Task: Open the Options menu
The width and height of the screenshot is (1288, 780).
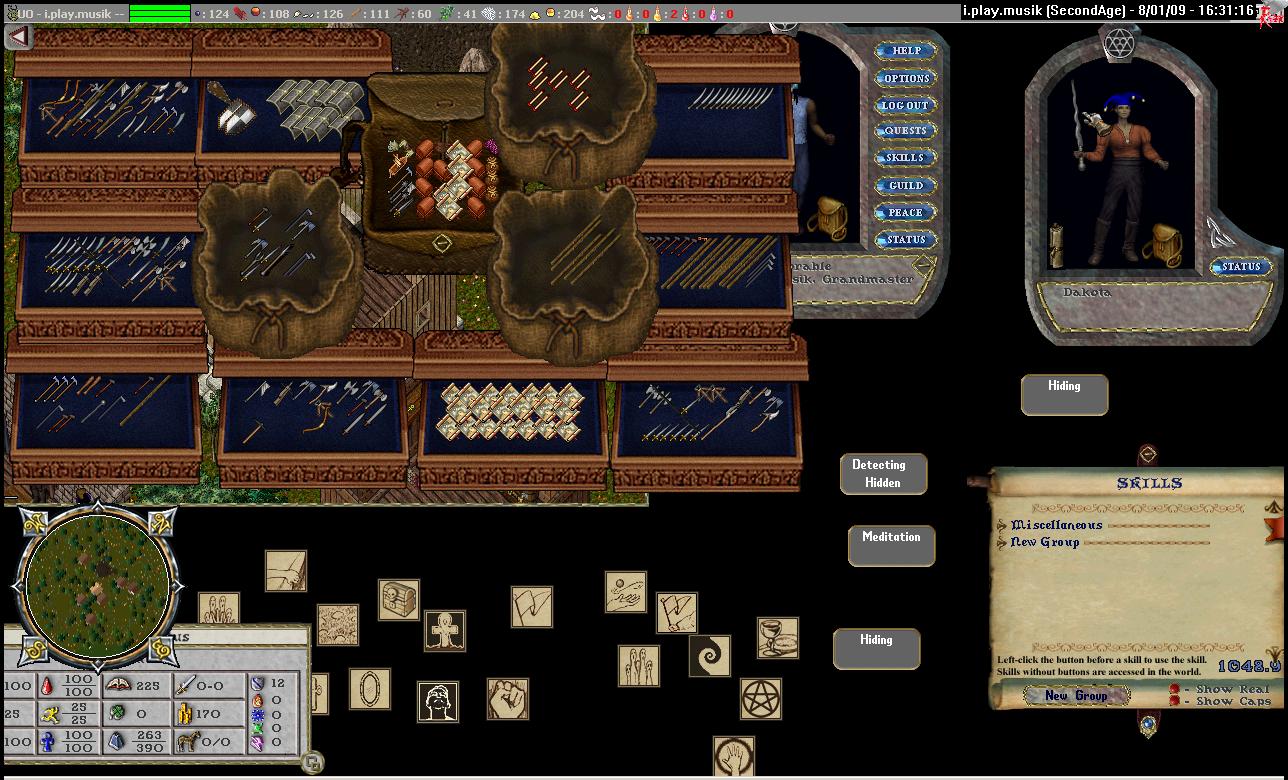Action: click(905, 78)
